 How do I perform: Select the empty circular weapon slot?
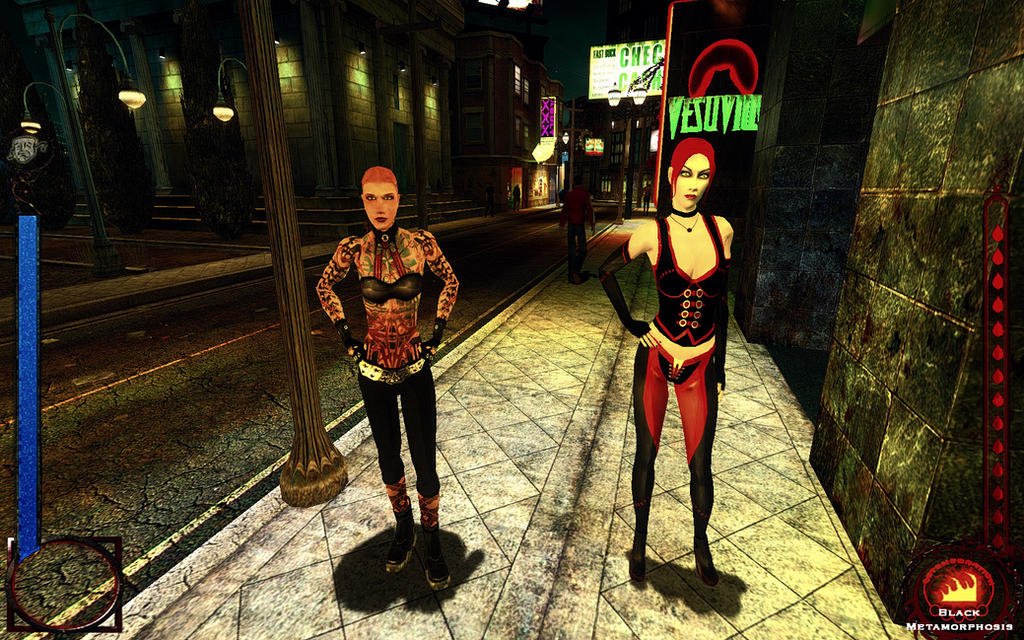(64, 585)
